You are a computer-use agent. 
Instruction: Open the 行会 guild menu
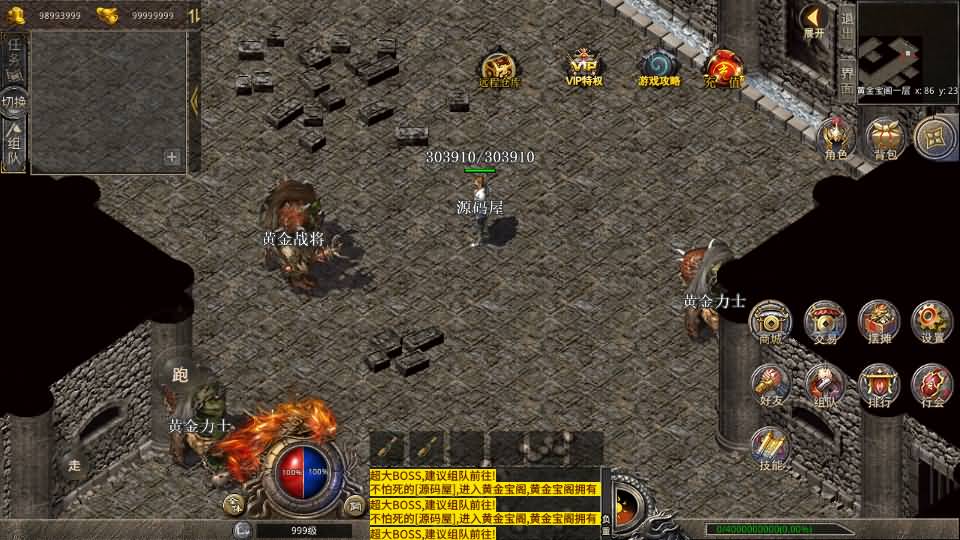(x=932, y=385)
